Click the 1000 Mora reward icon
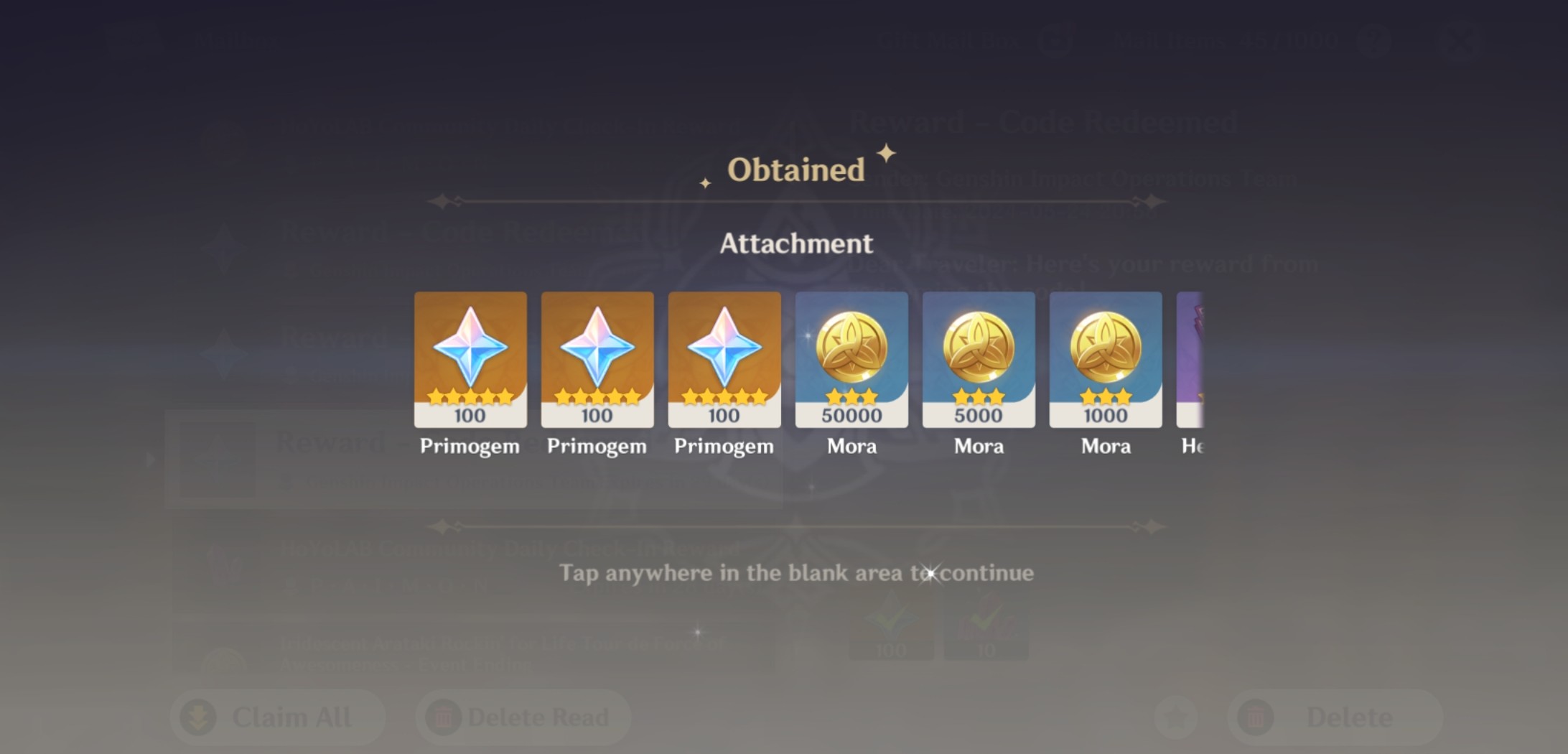1568x754 pixels. coord(1105,359)
